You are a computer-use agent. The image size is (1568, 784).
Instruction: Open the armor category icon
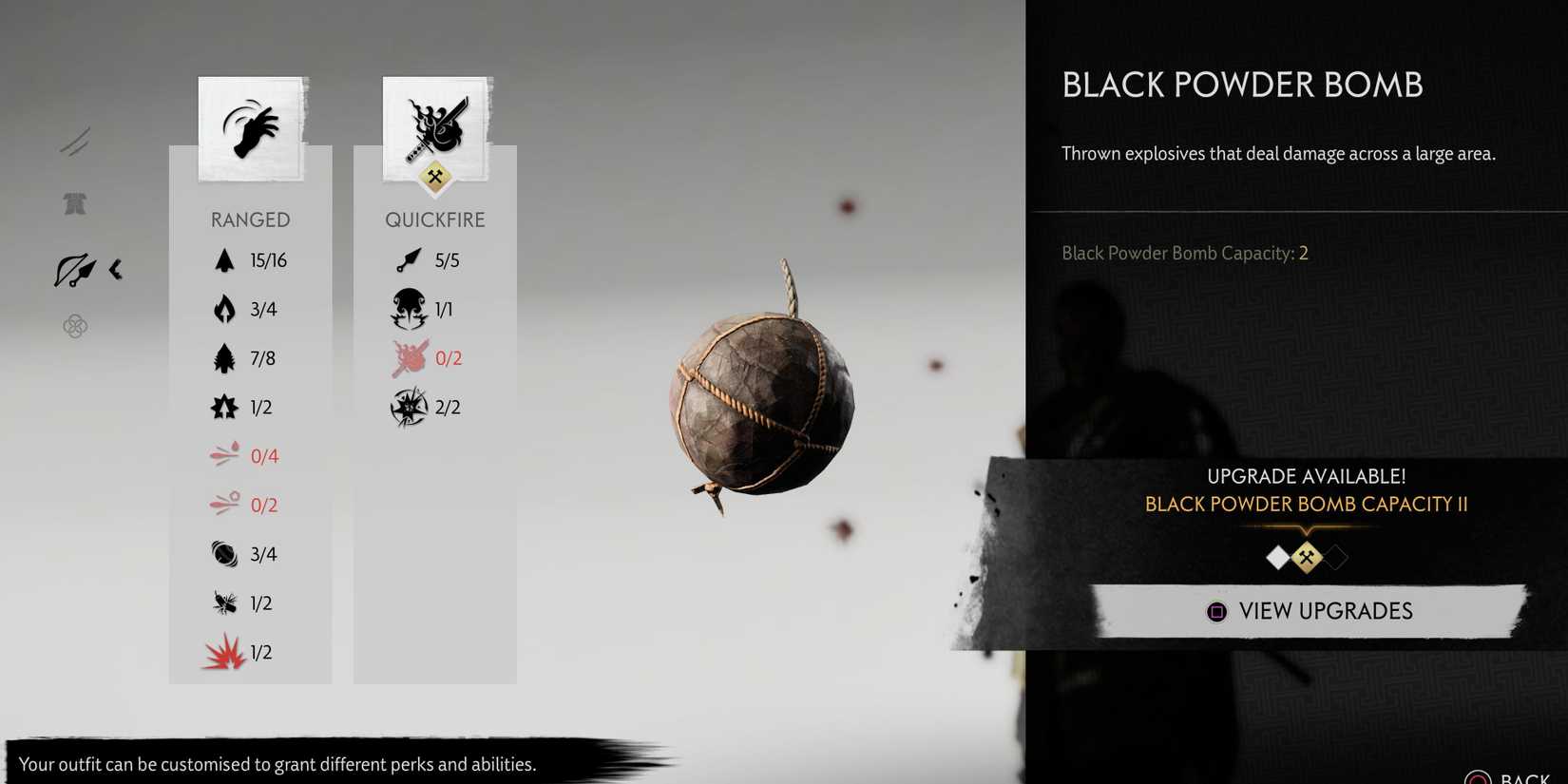(75, 203)
